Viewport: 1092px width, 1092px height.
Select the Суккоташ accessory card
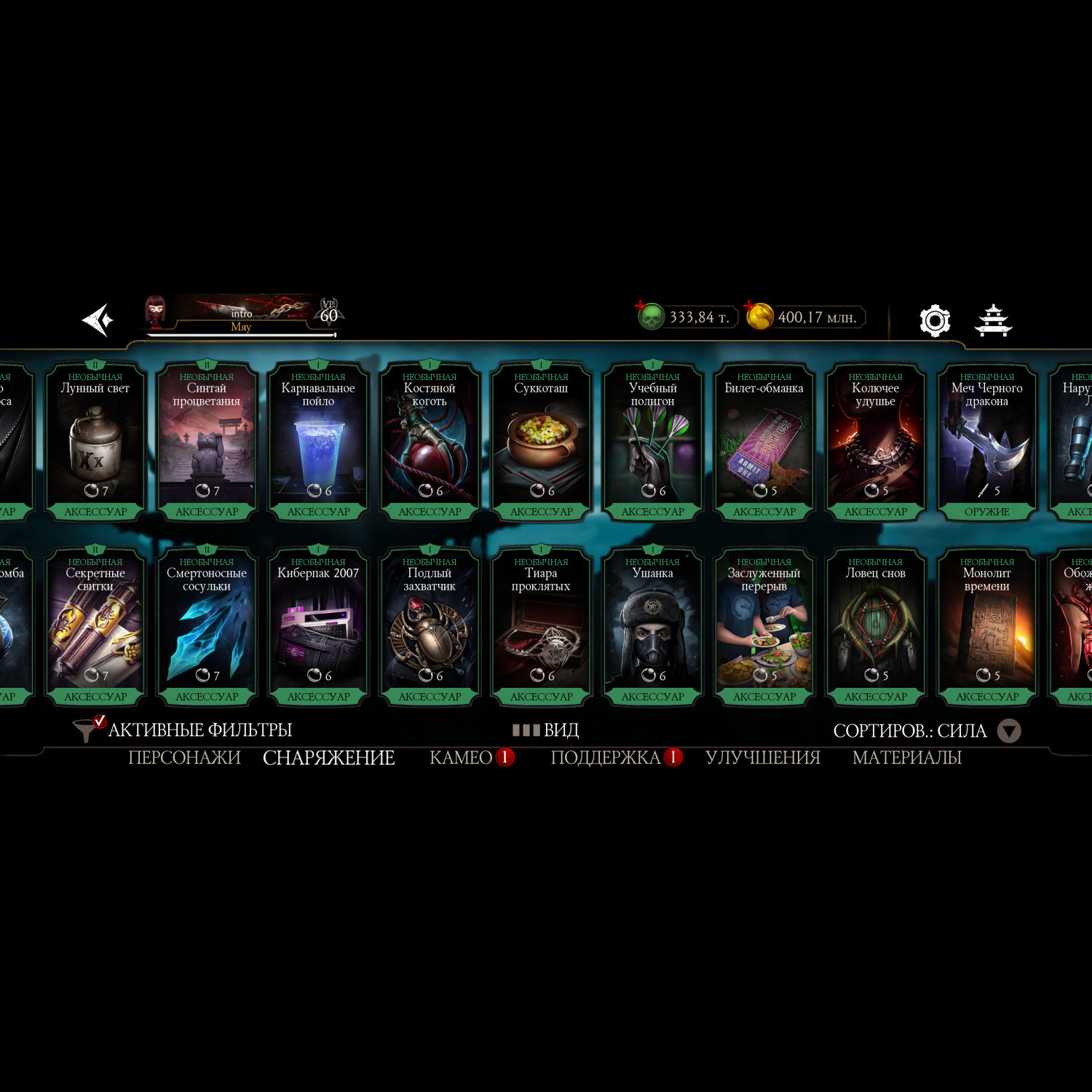tap(541, 442)
